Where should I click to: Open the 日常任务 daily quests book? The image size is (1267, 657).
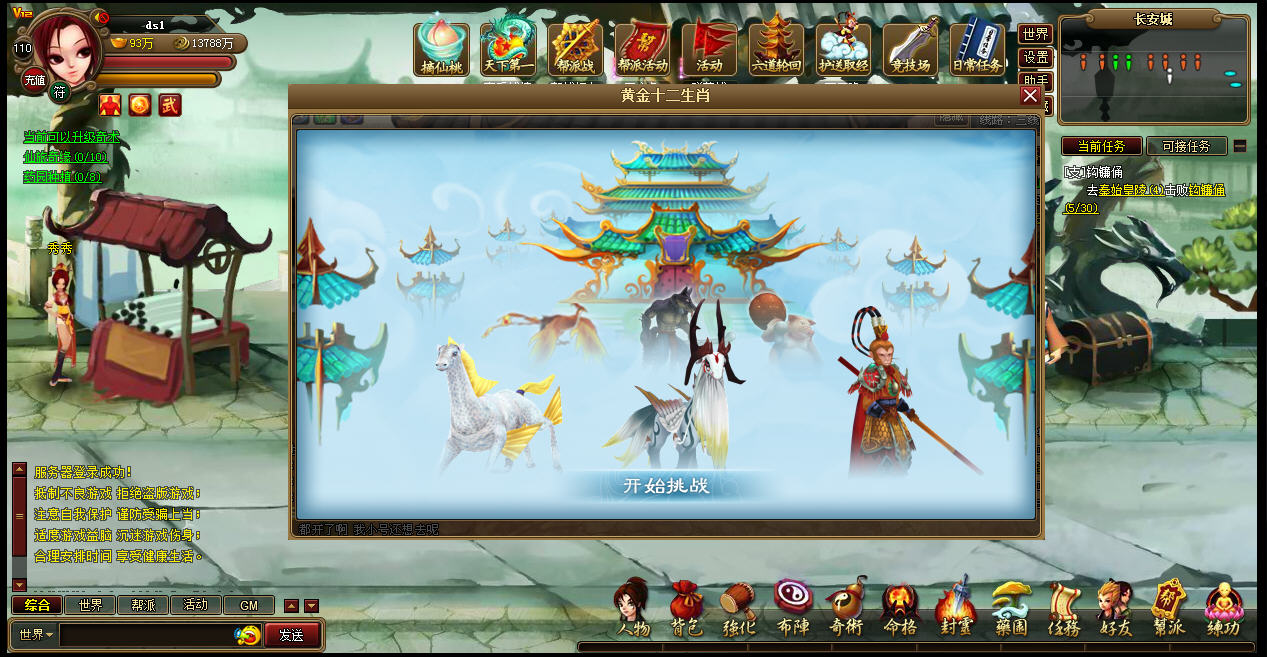click(x=977, y=49)
